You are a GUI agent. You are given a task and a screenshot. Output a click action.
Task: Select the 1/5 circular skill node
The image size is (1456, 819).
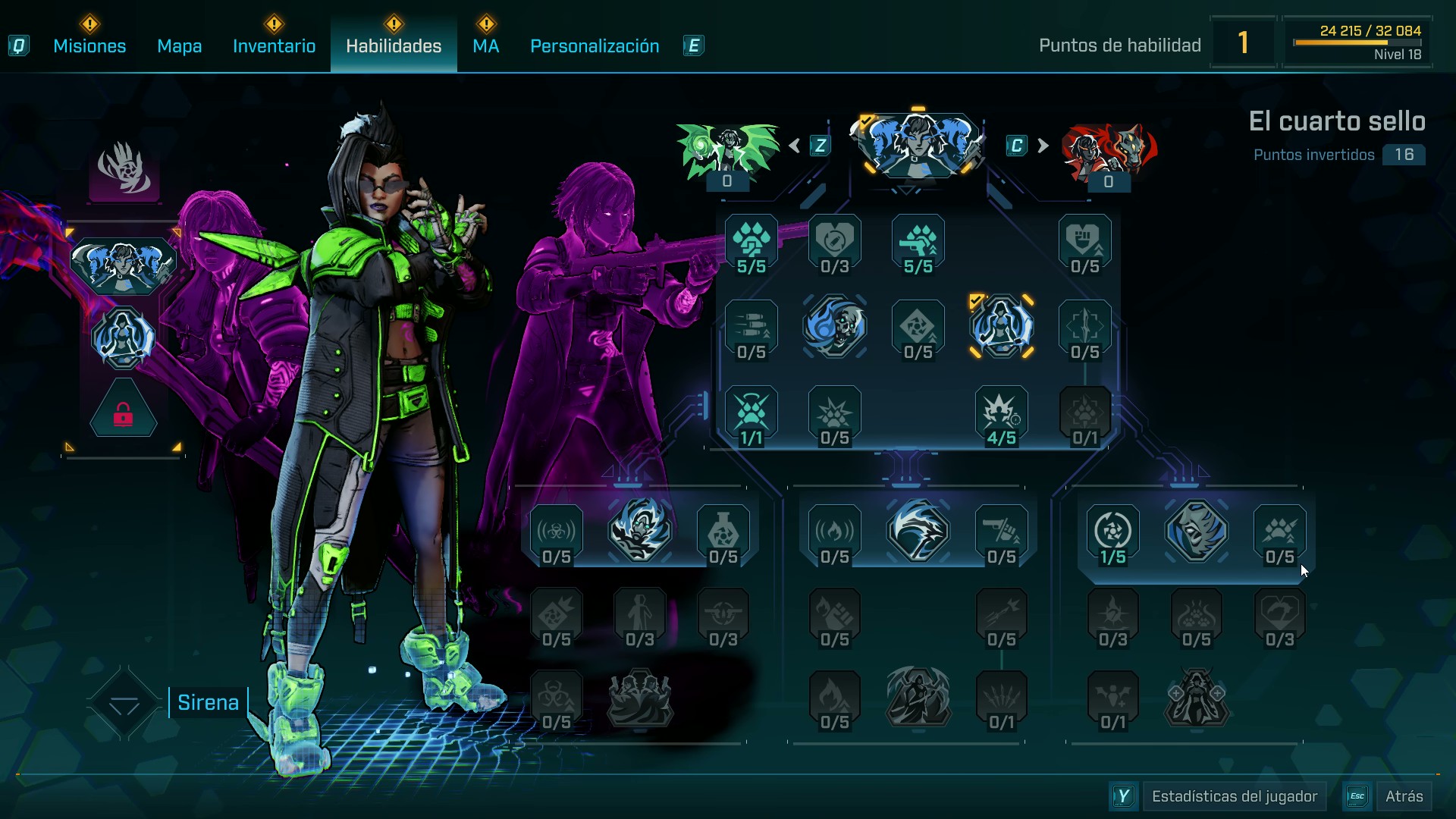click(x=1112, y=535)
